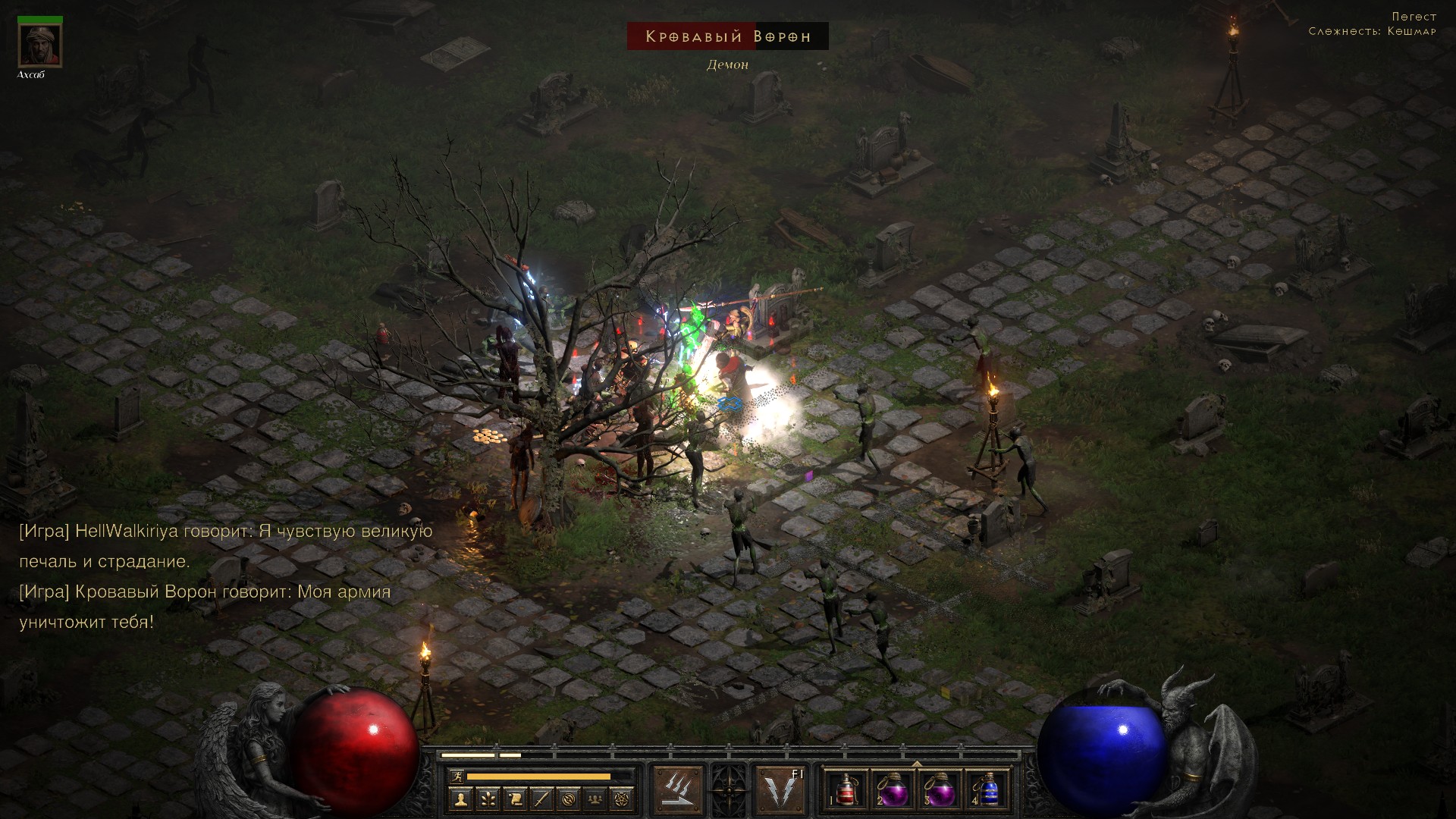Viewport: 1456px width, 819px height.
Task: Show the automap compass icon
Action: pos(569,799)
